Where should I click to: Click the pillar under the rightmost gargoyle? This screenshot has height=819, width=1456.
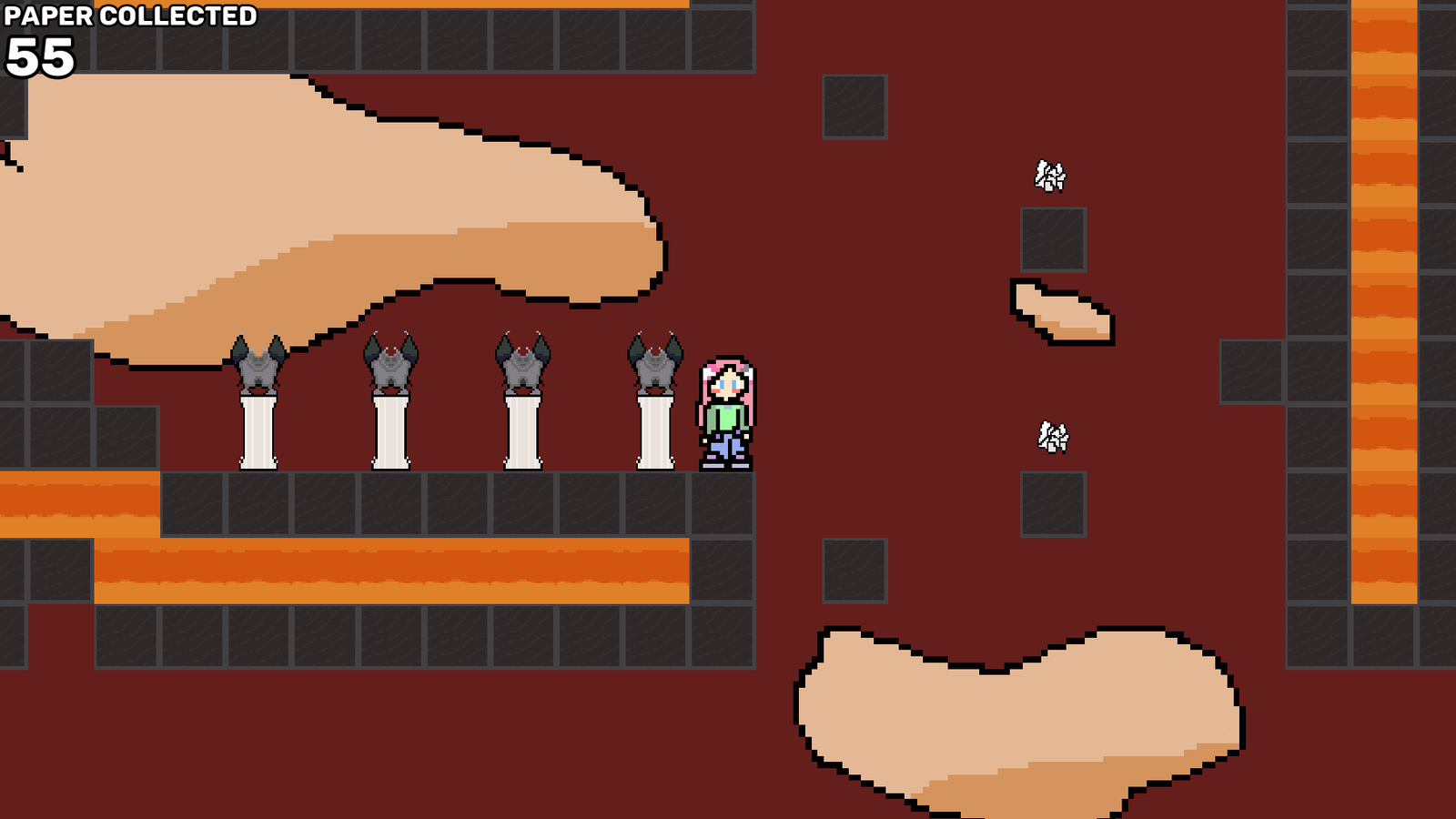(653, 432)
